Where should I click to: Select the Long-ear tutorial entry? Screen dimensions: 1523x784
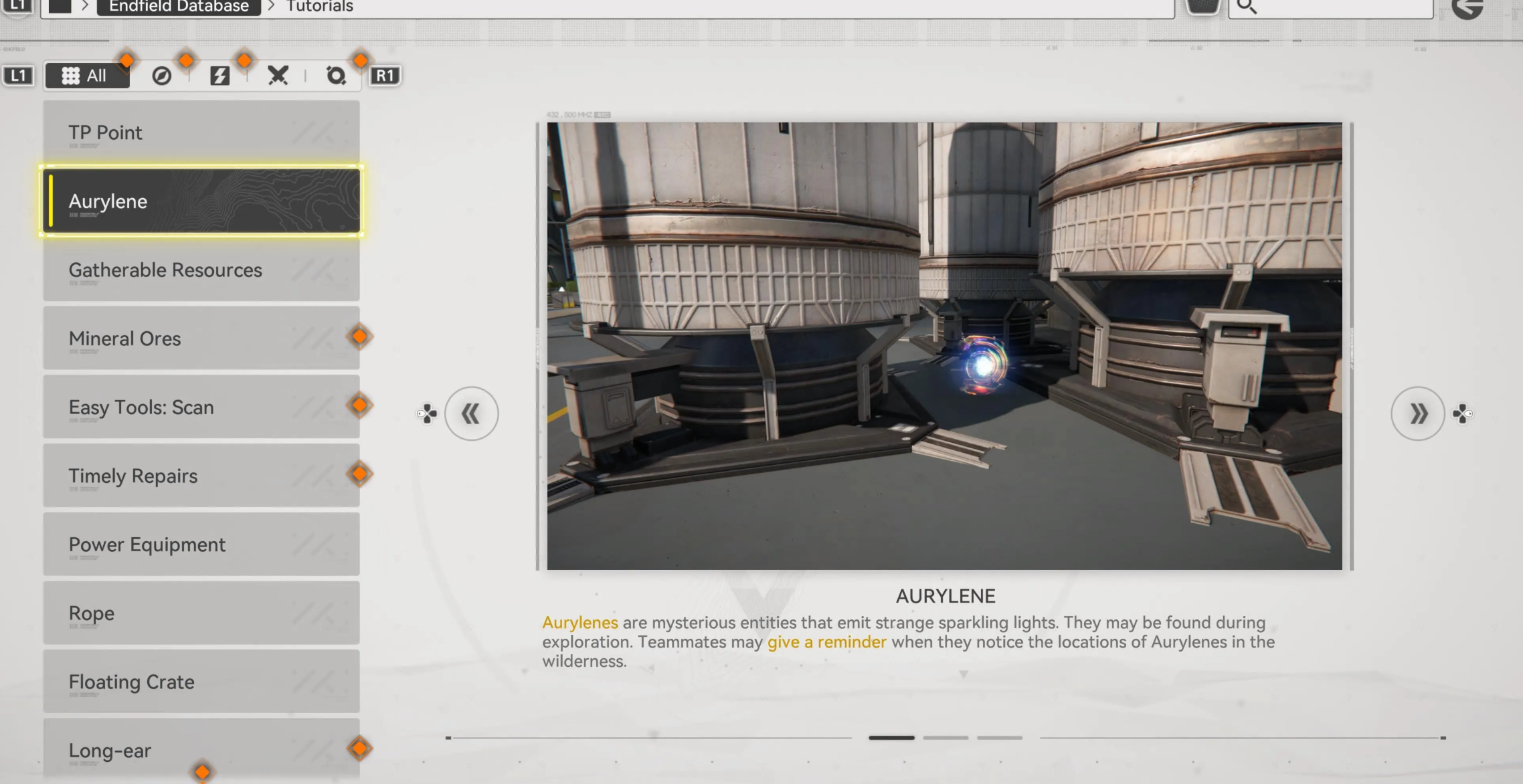tap(201, 751)
